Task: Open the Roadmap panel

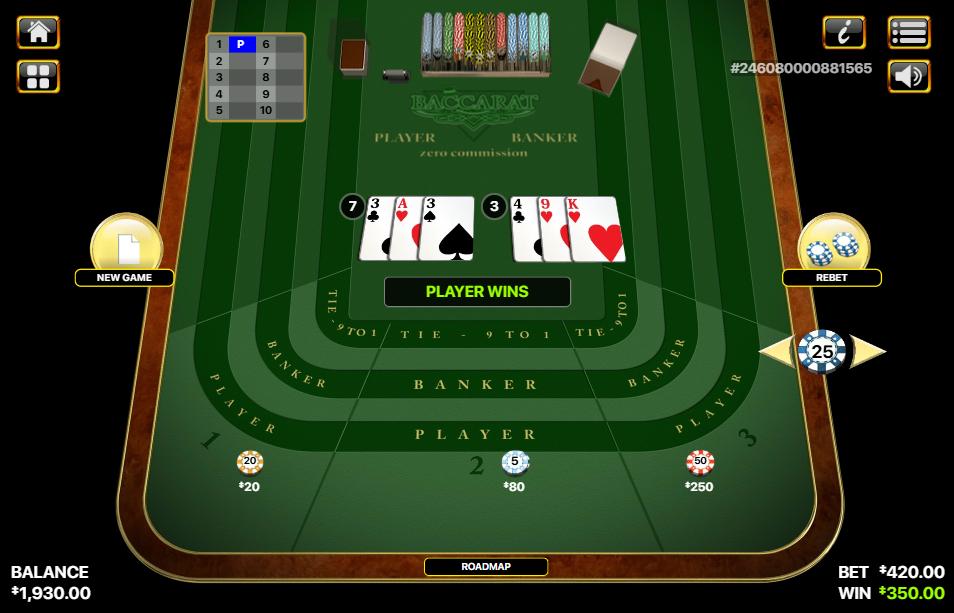Action: pyautogui.click(x=486, y=566)
